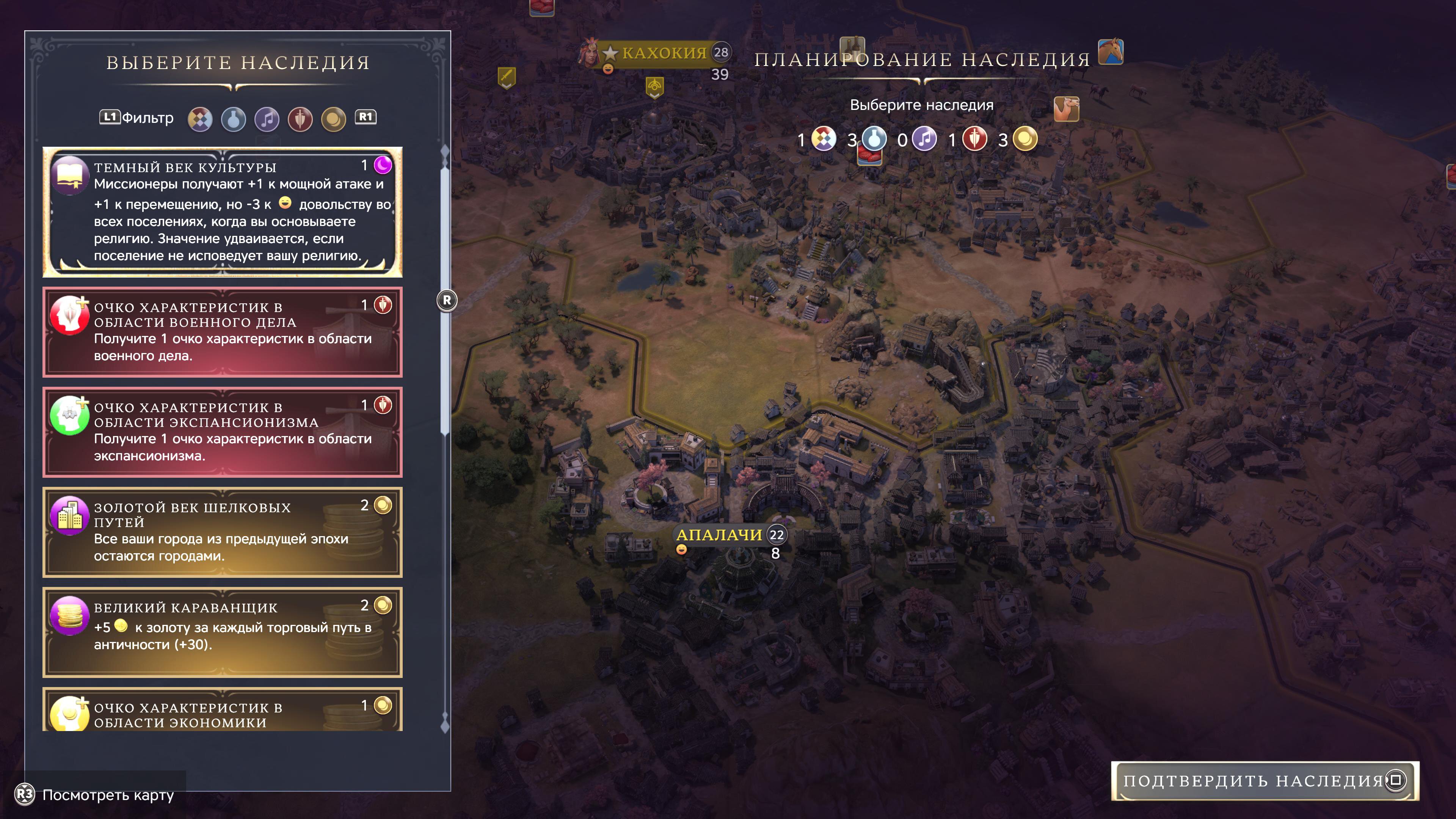Select the Тёмный век культуры legacy card
Screen dimensions: 1456x819
[222, 212]
